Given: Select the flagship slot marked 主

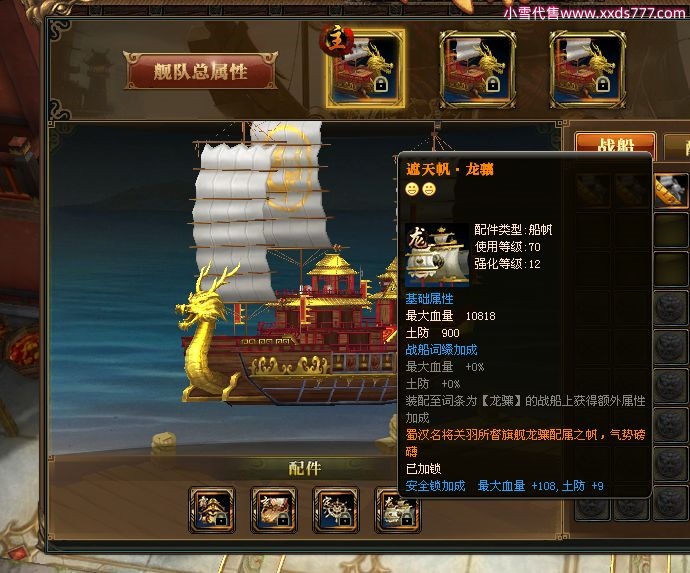Looking at the screenshot, I should [366, 68].
